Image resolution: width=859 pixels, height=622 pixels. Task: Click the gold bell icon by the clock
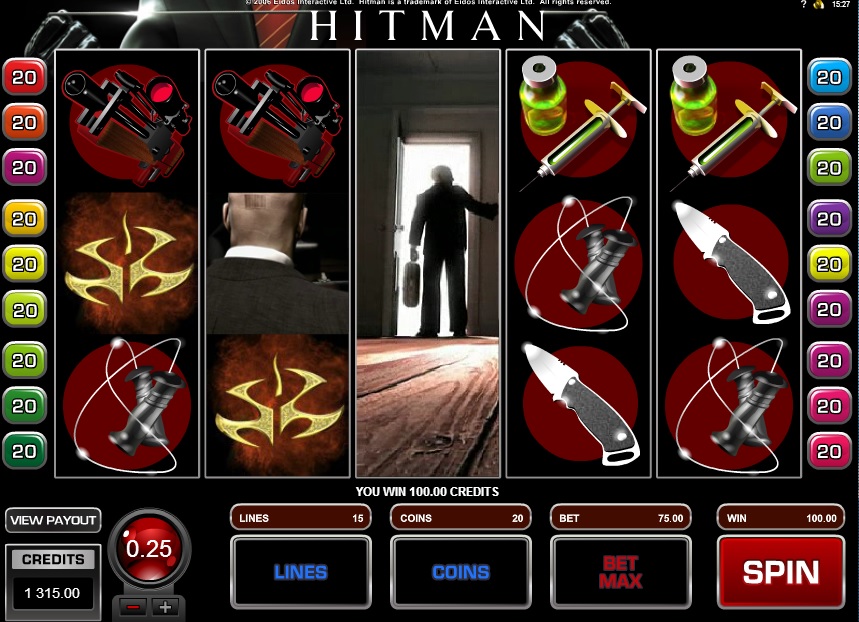pyautogui.click(x=818, y=5)
